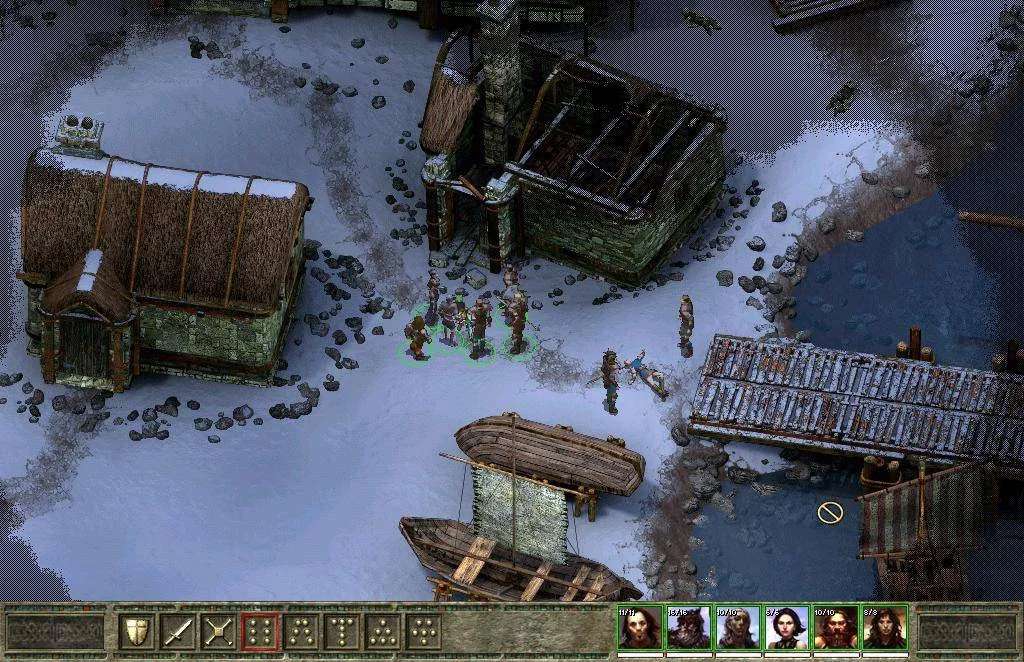The image size is (1024, 662).
Task: Choose the triangle dot formation
Action: coord(383,631)
